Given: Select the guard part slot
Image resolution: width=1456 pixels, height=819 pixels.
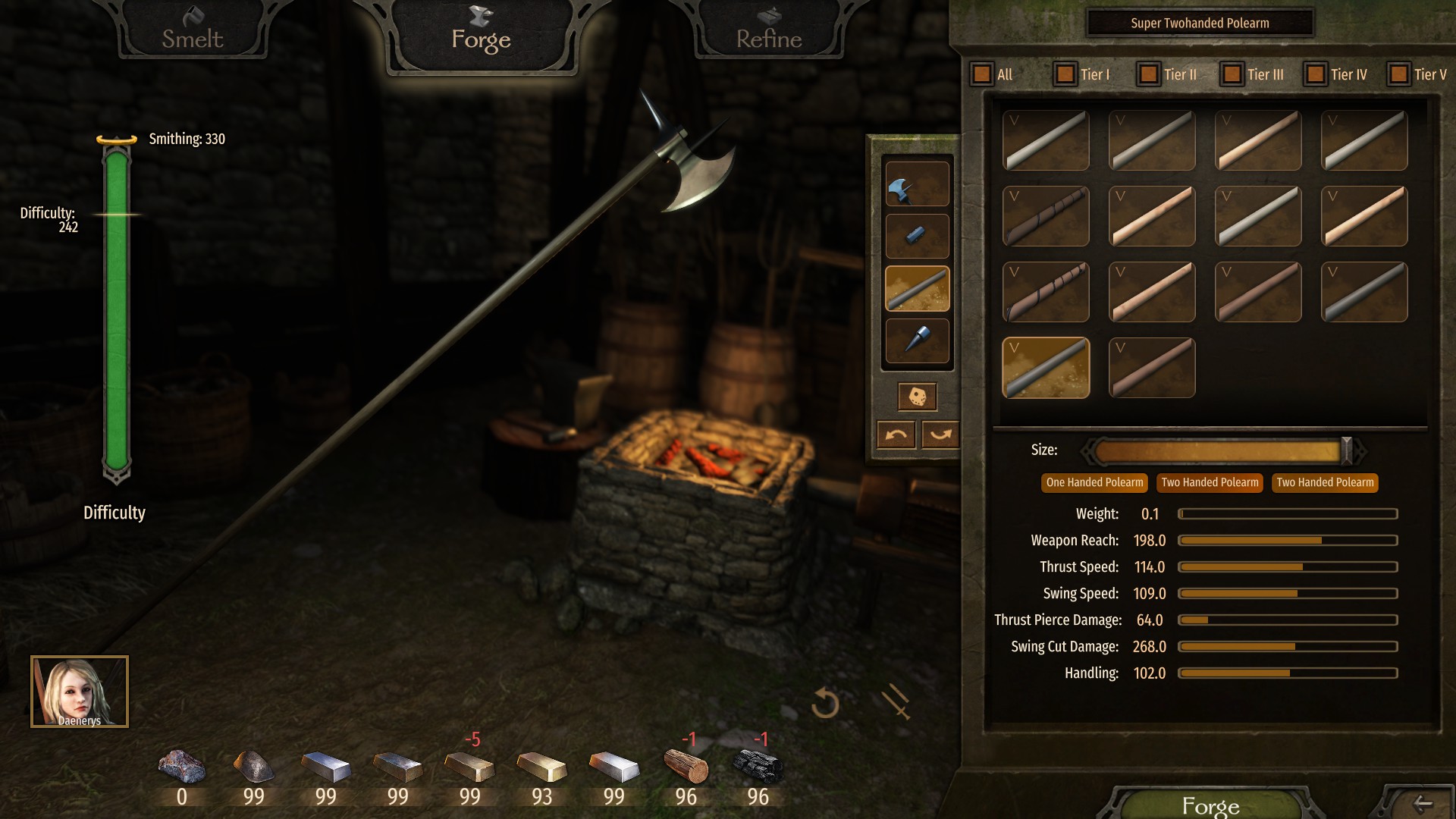Looking at the screenshot, I should tap(917, 236).
